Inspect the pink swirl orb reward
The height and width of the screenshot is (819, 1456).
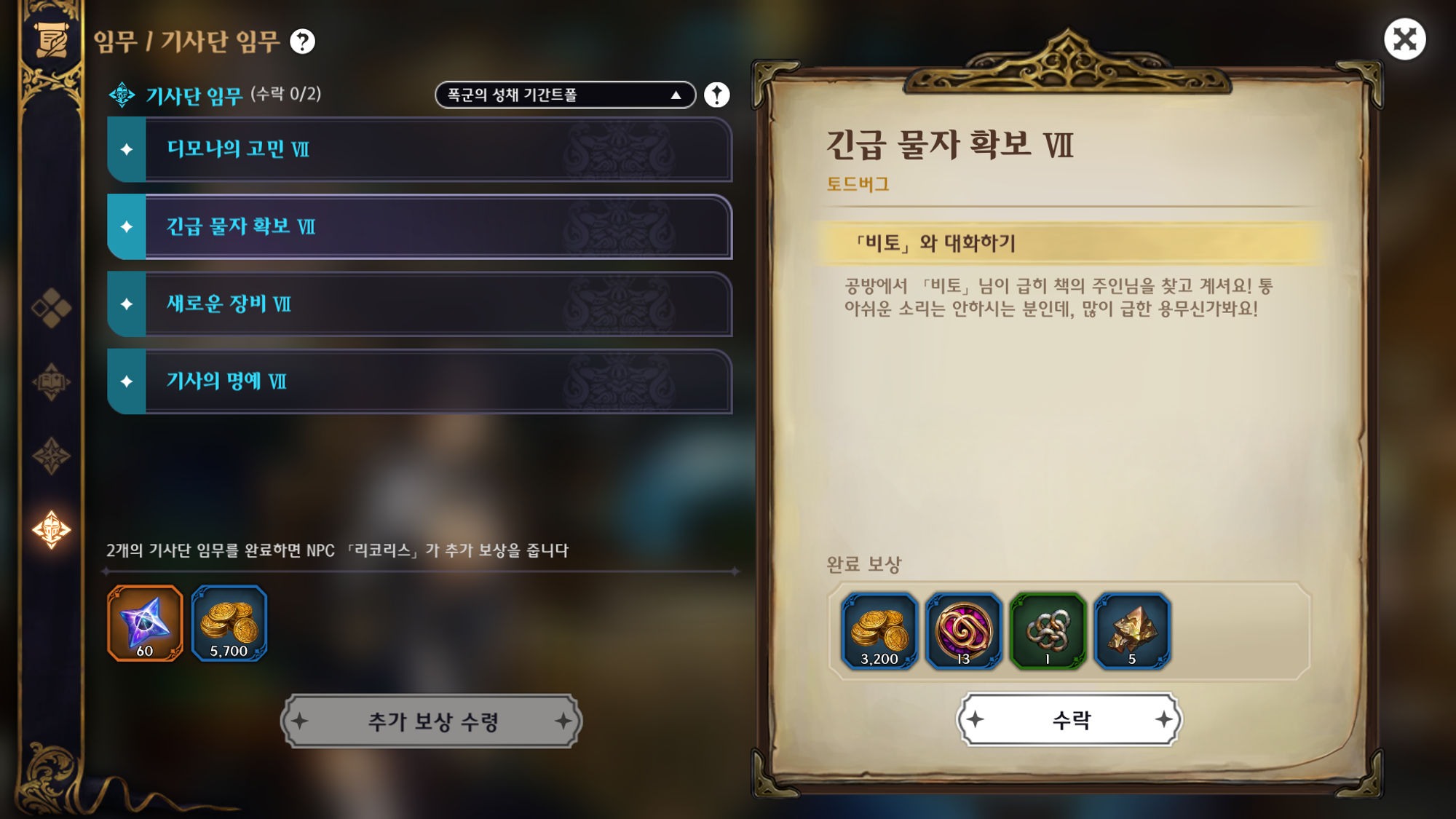pyautogui.click(x=963, y=630)
